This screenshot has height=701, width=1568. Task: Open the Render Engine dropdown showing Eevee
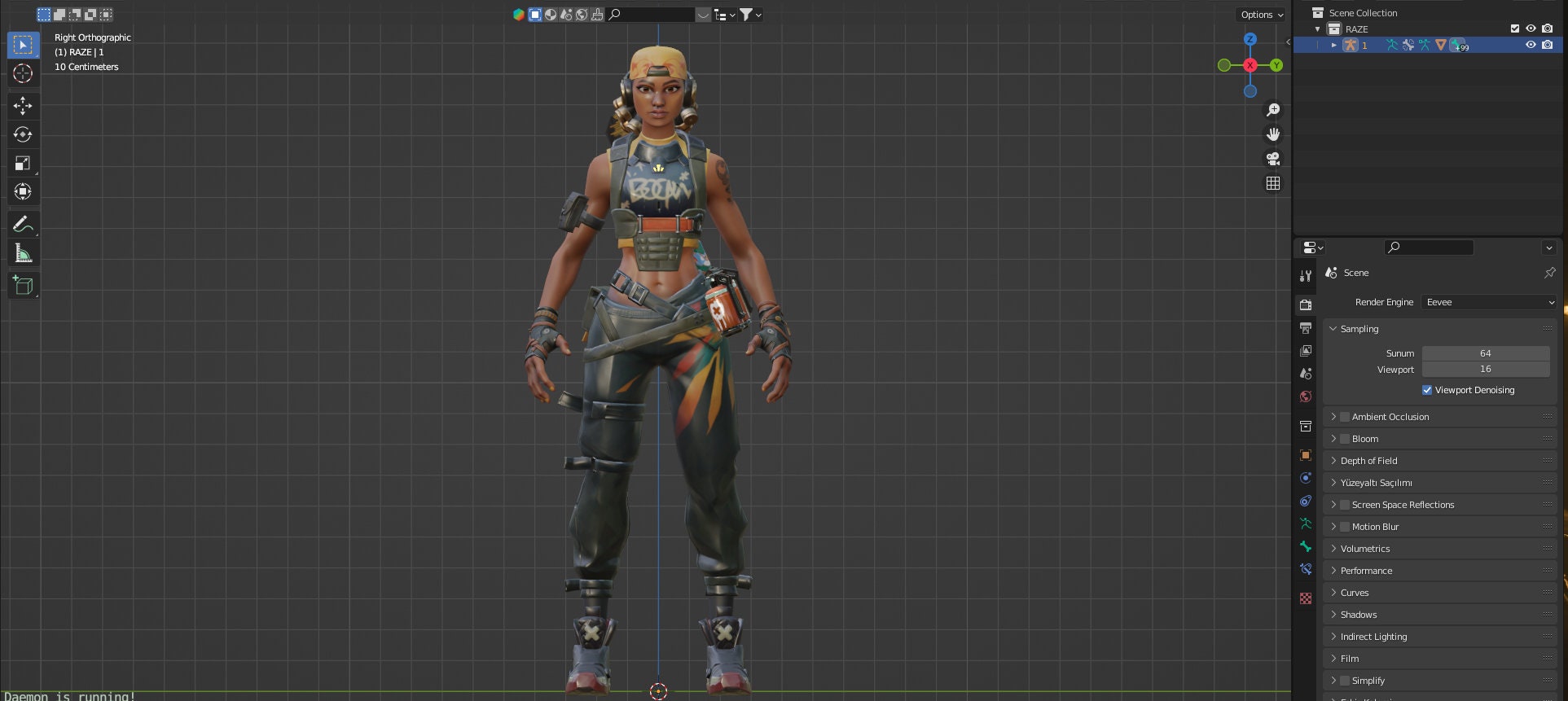click(1488, 302)
